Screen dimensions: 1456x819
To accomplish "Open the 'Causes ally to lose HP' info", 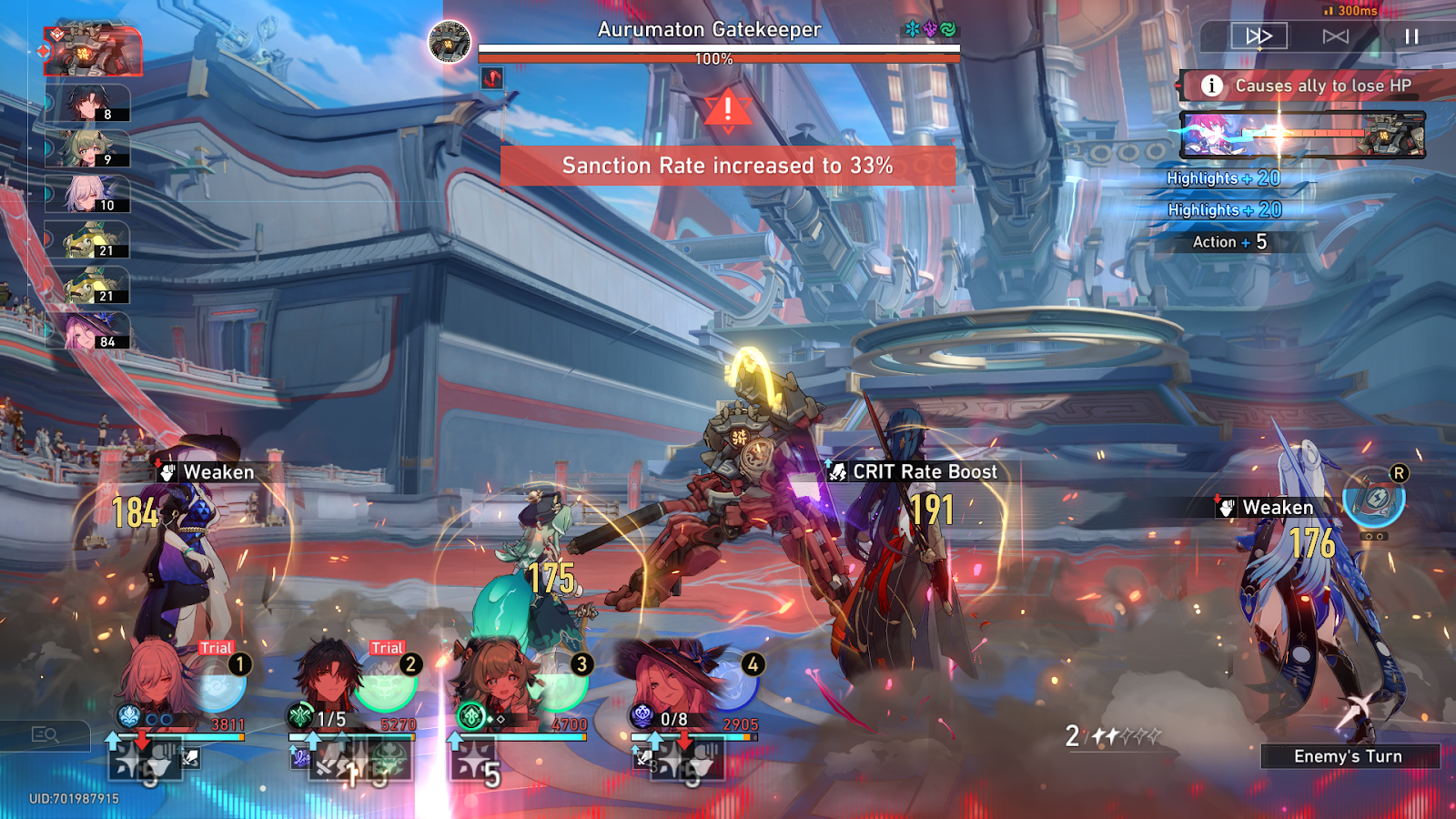I will pyautogui.click(x=1211, y=86).
